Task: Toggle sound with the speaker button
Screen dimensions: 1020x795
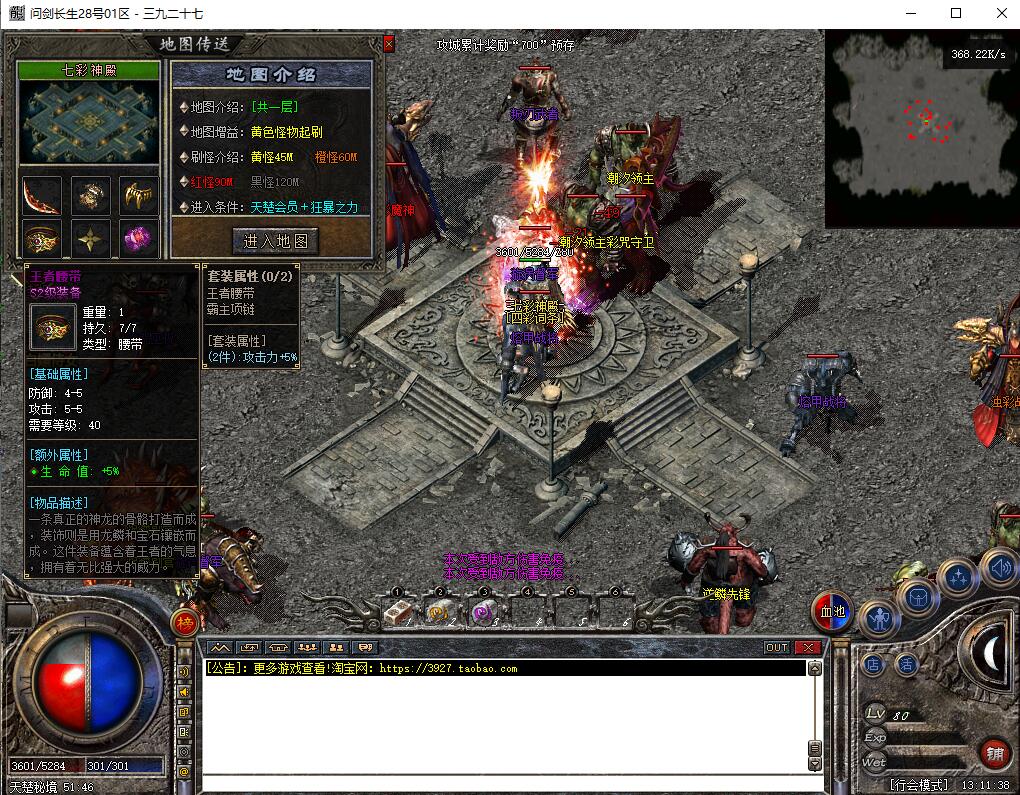Action: (999, 566)
